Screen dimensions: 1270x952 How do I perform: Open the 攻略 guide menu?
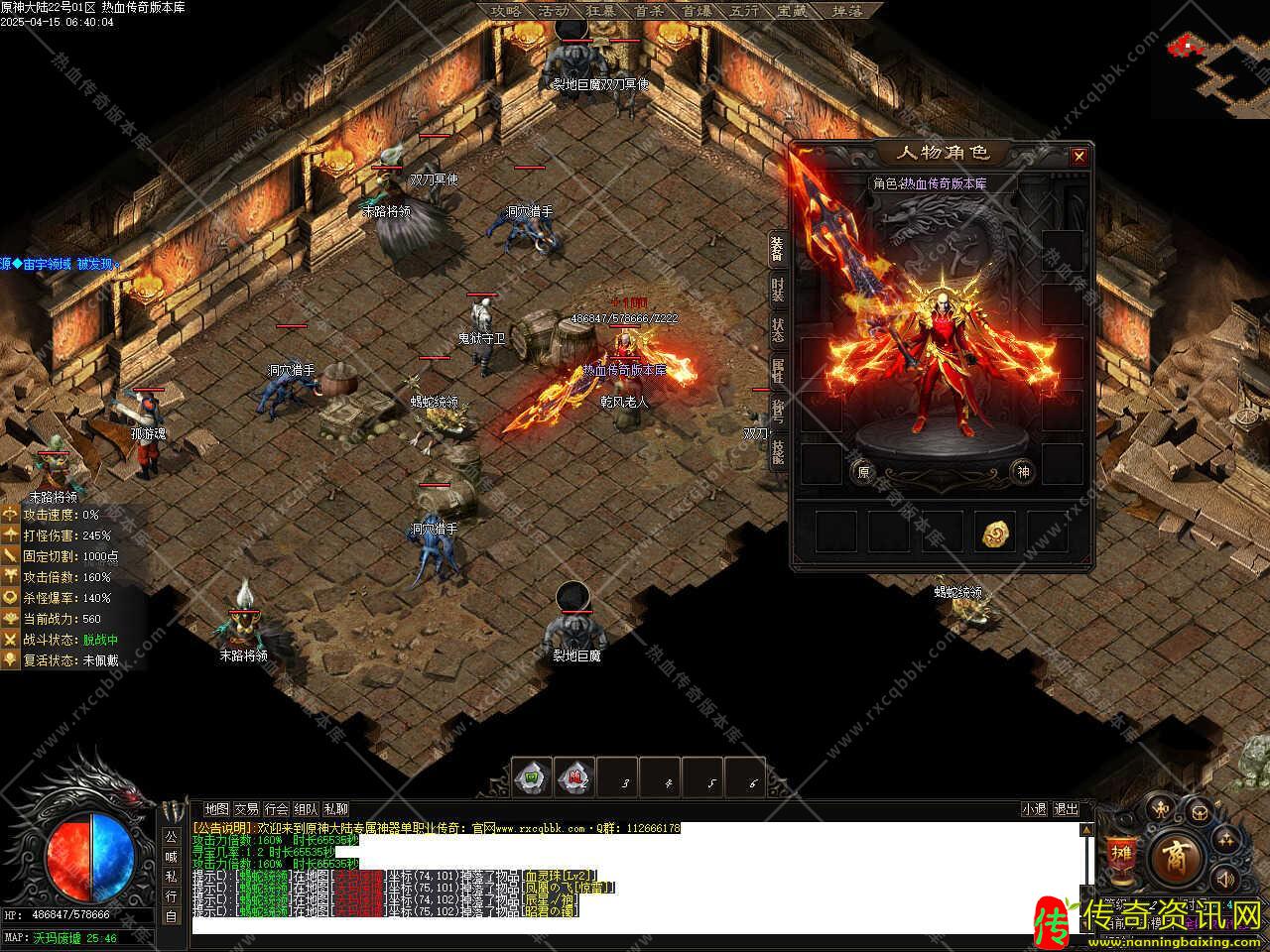506,11
